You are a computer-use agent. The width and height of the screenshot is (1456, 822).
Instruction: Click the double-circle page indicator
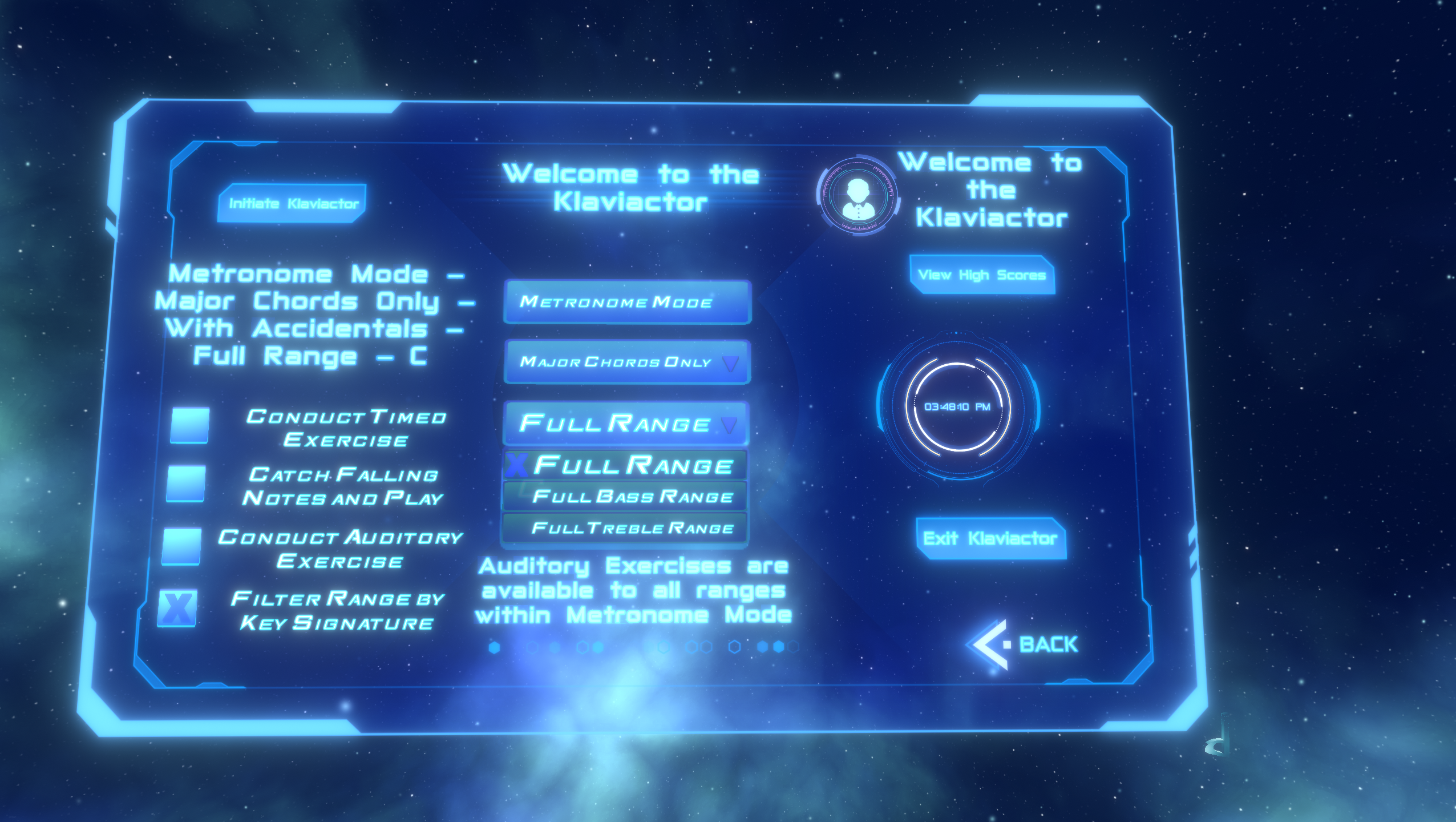(x=699, y=647)
